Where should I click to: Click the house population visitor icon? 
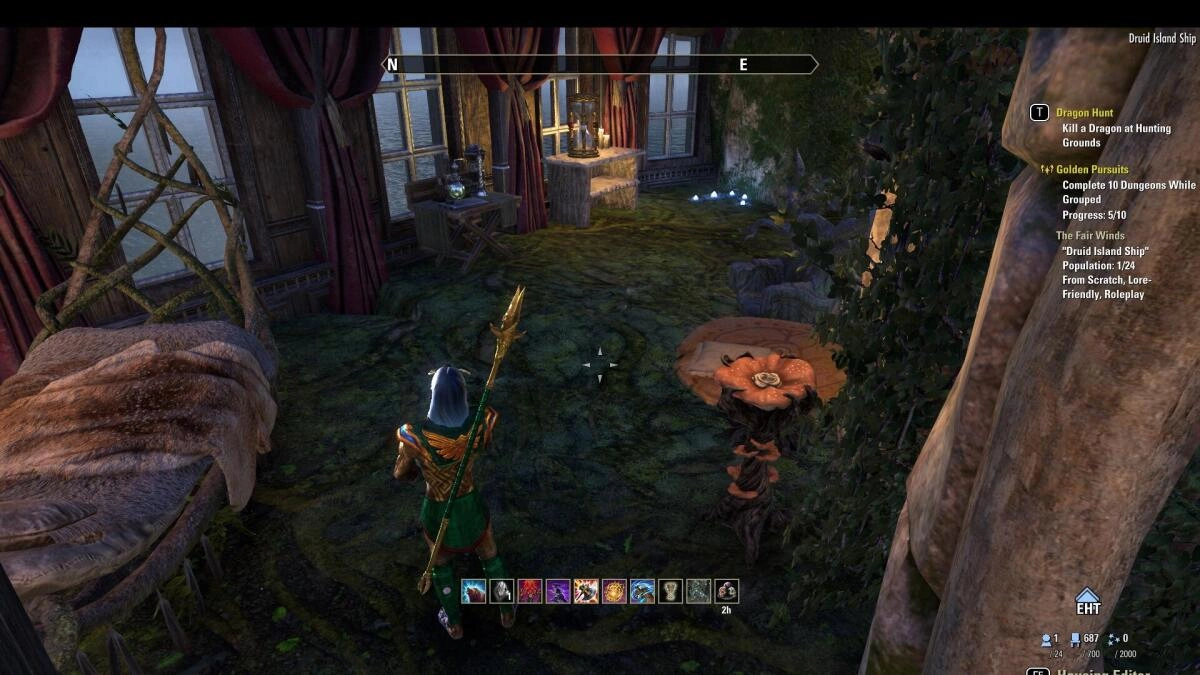[x=1046, y=638]
